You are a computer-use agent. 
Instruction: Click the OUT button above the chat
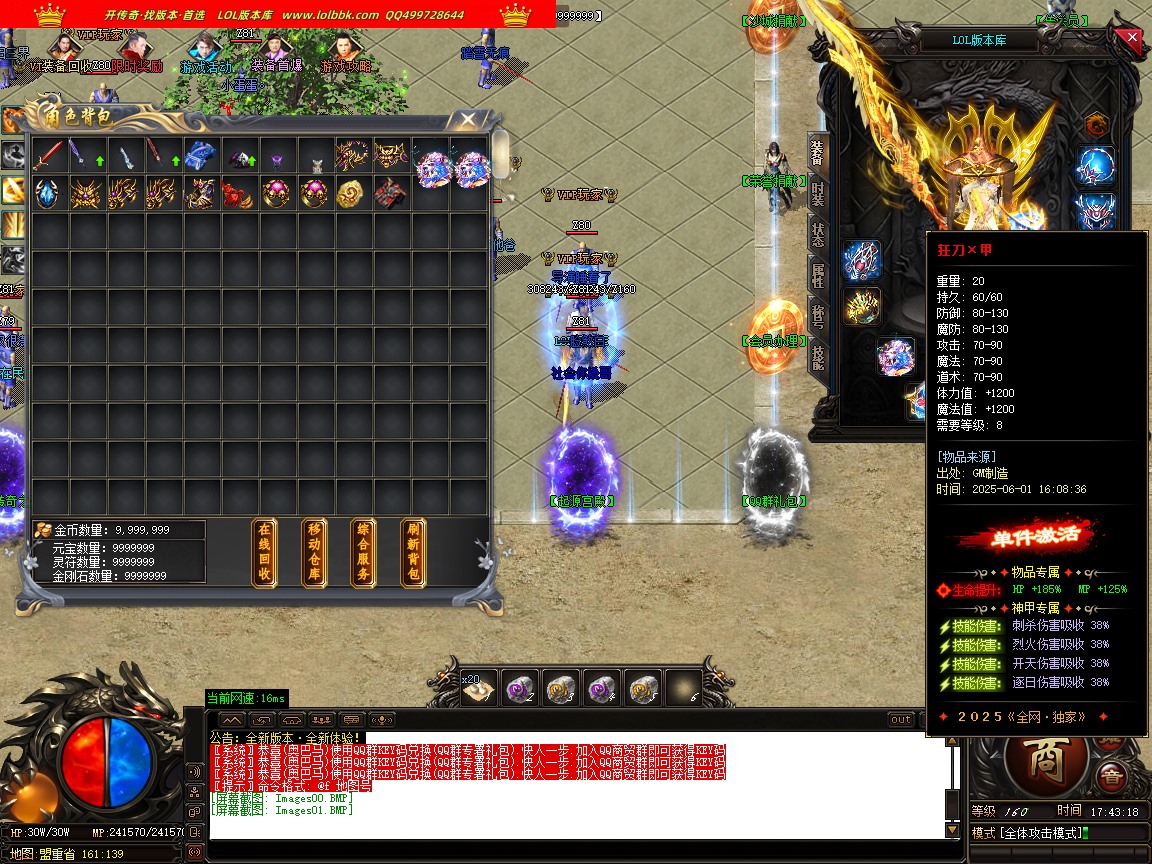(x=901, y=720)
